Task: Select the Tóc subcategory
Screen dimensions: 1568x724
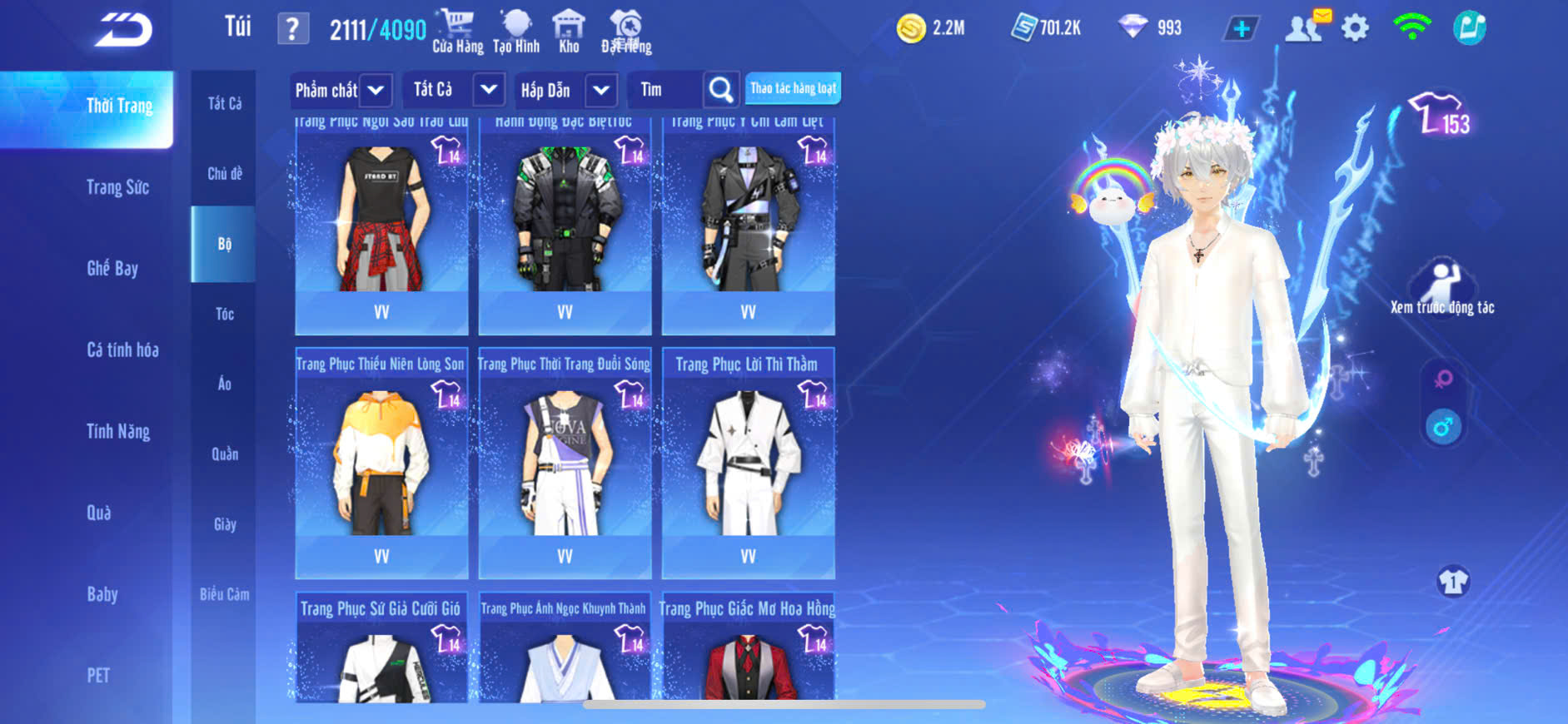Action: coord(224,314)
